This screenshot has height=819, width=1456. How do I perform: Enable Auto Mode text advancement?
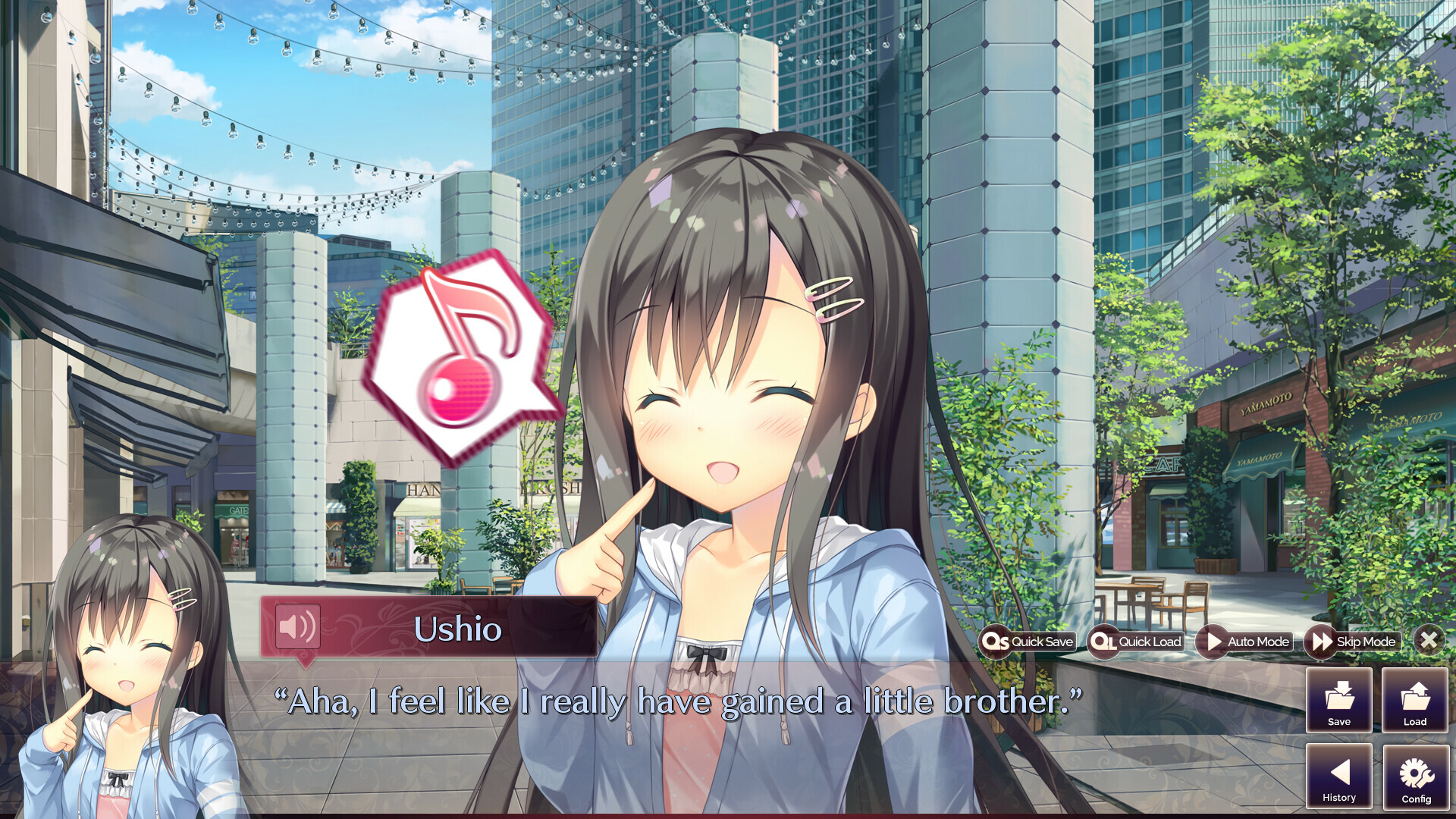click(x=1246, y=642)
